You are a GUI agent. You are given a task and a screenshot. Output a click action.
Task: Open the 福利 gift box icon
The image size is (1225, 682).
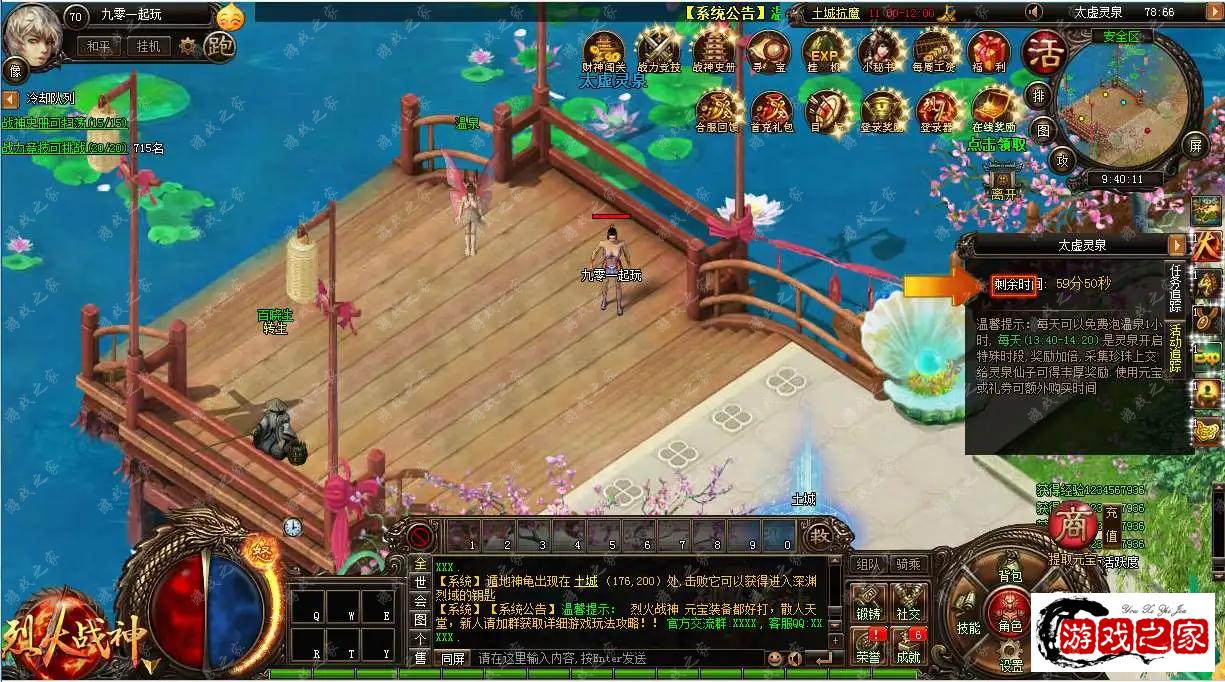tap(988, 49)
